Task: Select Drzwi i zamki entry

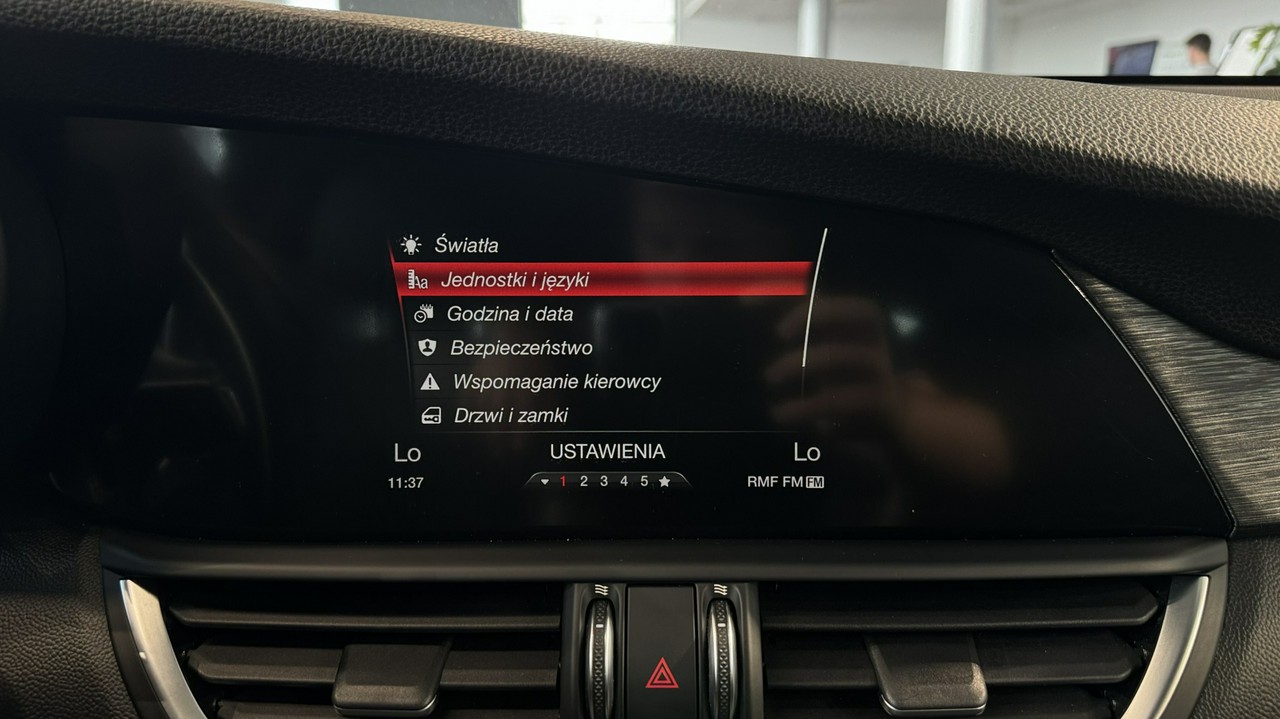Action: [510, 415]
